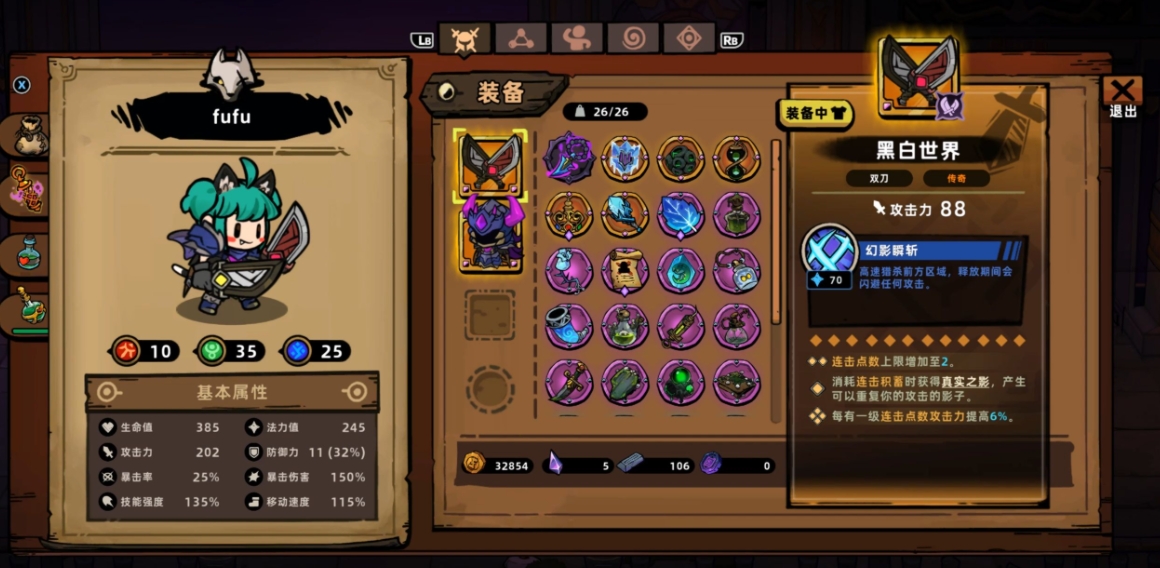Switch to the triangle nodes tab
The image size is (1160, 568).
520,39
